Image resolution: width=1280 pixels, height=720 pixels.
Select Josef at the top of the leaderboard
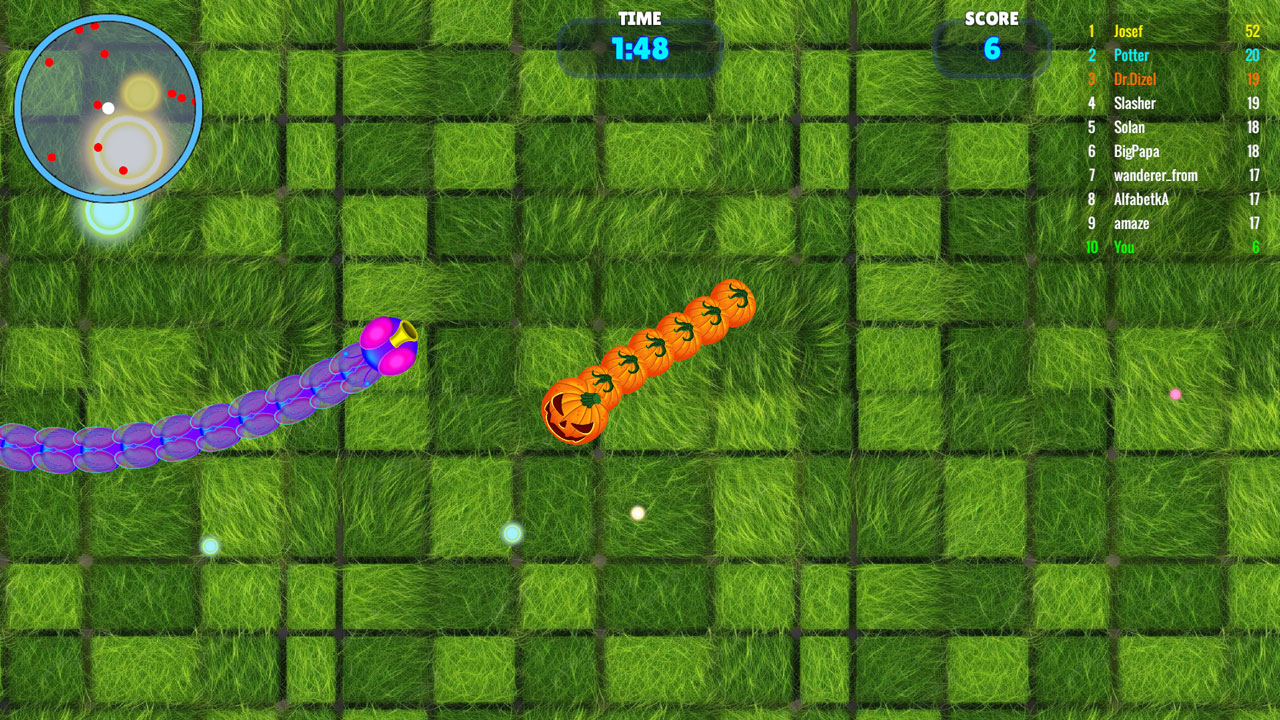[x=1128, y=31]
